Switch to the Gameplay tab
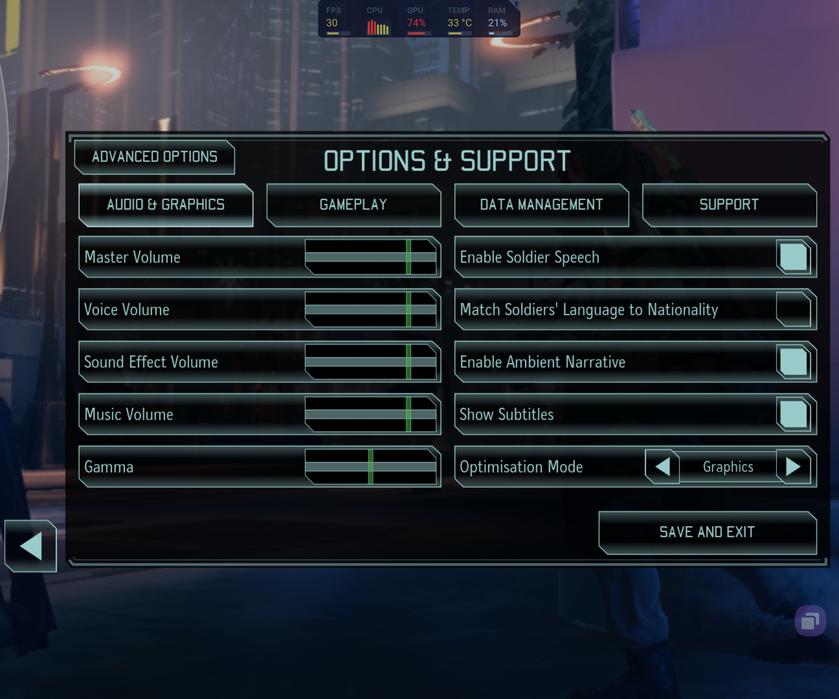Viewport: 839px width, 699px height. point(353,205)
